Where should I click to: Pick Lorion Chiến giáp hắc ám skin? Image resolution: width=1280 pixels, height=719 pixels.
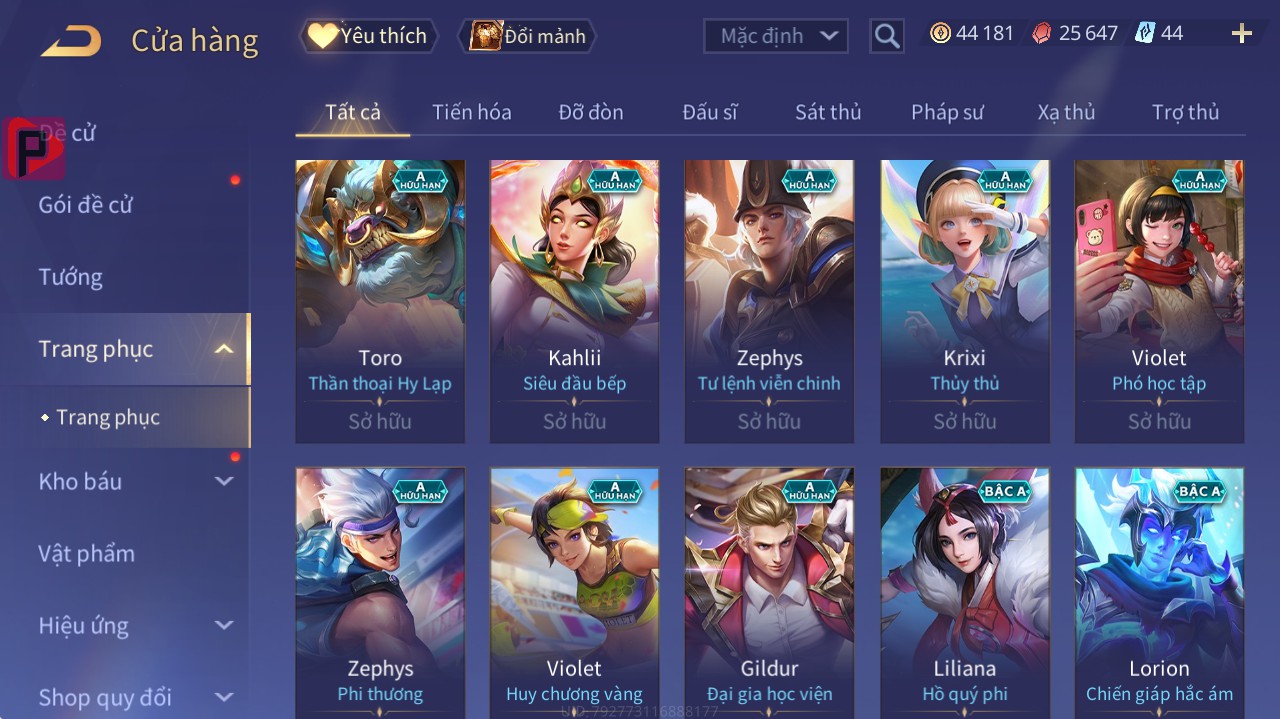pyautogui.click(x=1159, y=590)
